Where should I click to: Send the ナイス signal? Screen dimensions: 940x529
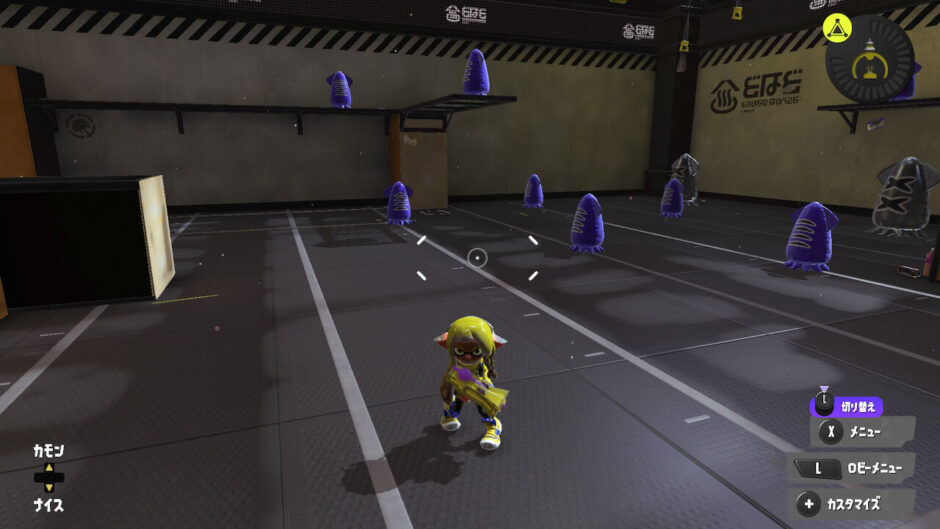(48, 505)
